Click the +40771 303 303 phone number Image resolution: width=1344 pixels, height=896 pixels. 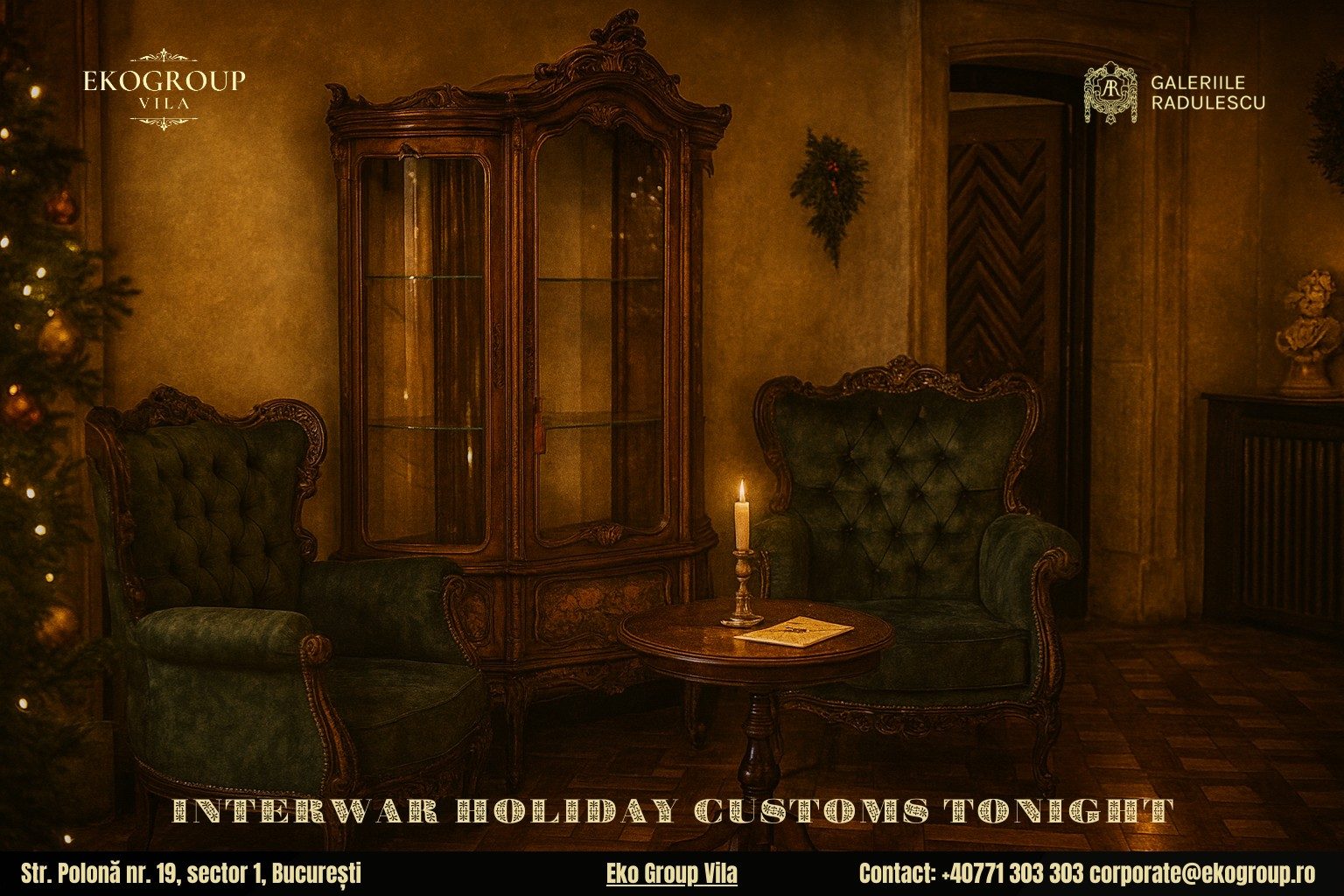(x=1011, y=873)
